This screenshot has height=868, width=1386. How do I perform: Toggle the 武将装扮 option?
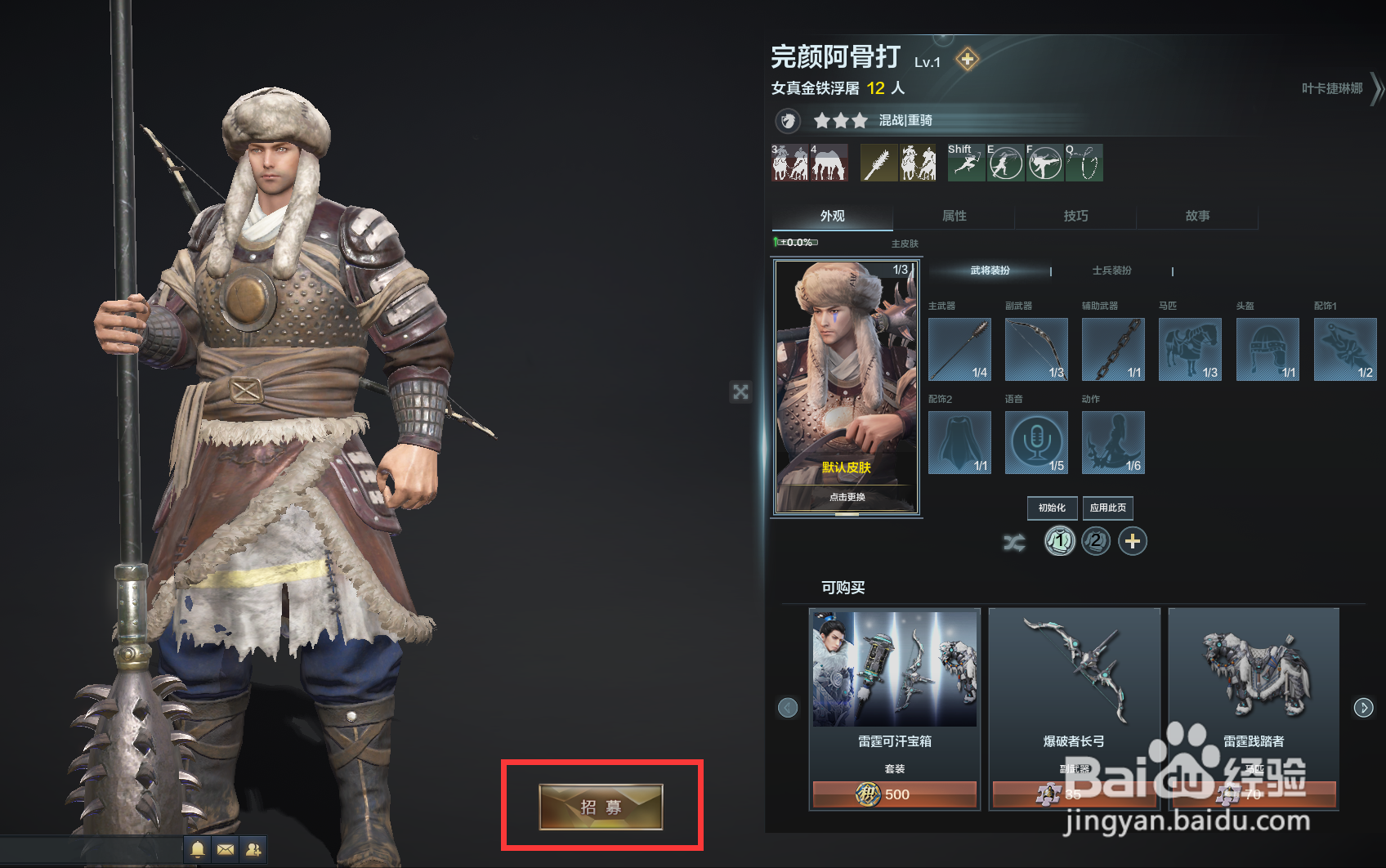(x=989, y=271)
